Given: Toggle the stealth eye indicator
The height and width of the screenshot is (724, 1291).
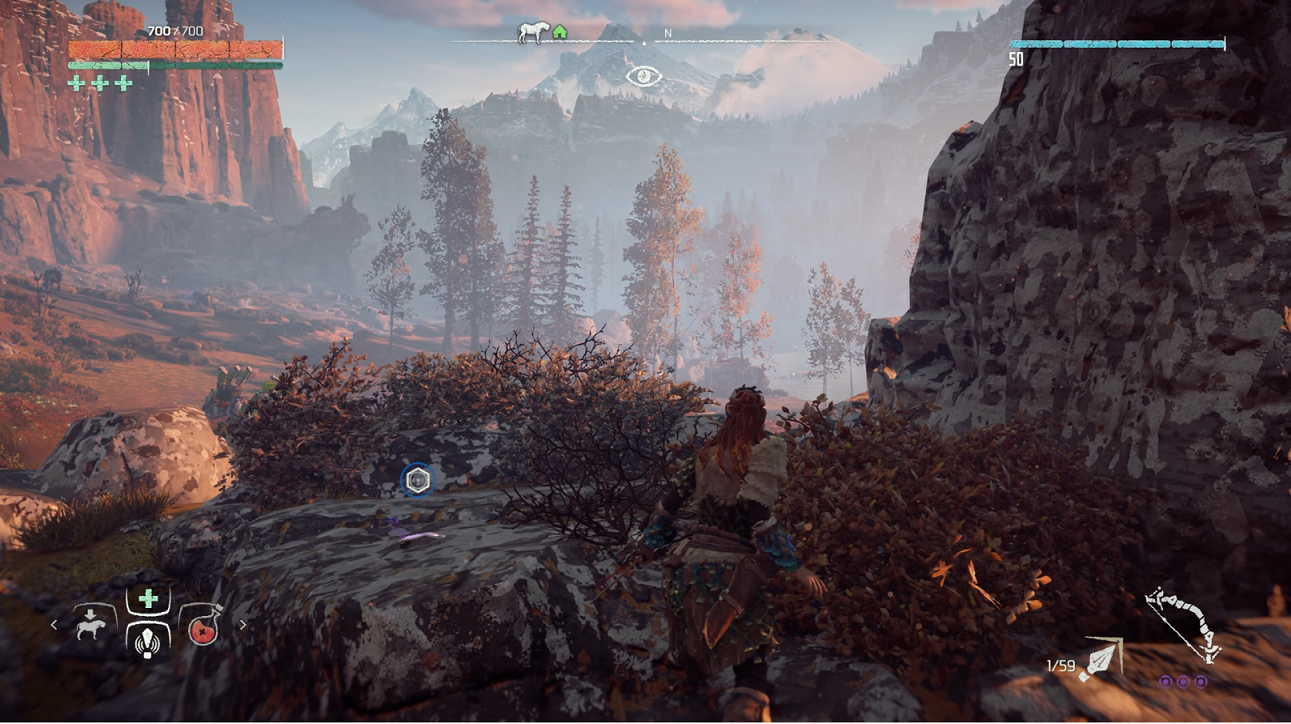Looking at the screenshot, I should pos(643,76).
